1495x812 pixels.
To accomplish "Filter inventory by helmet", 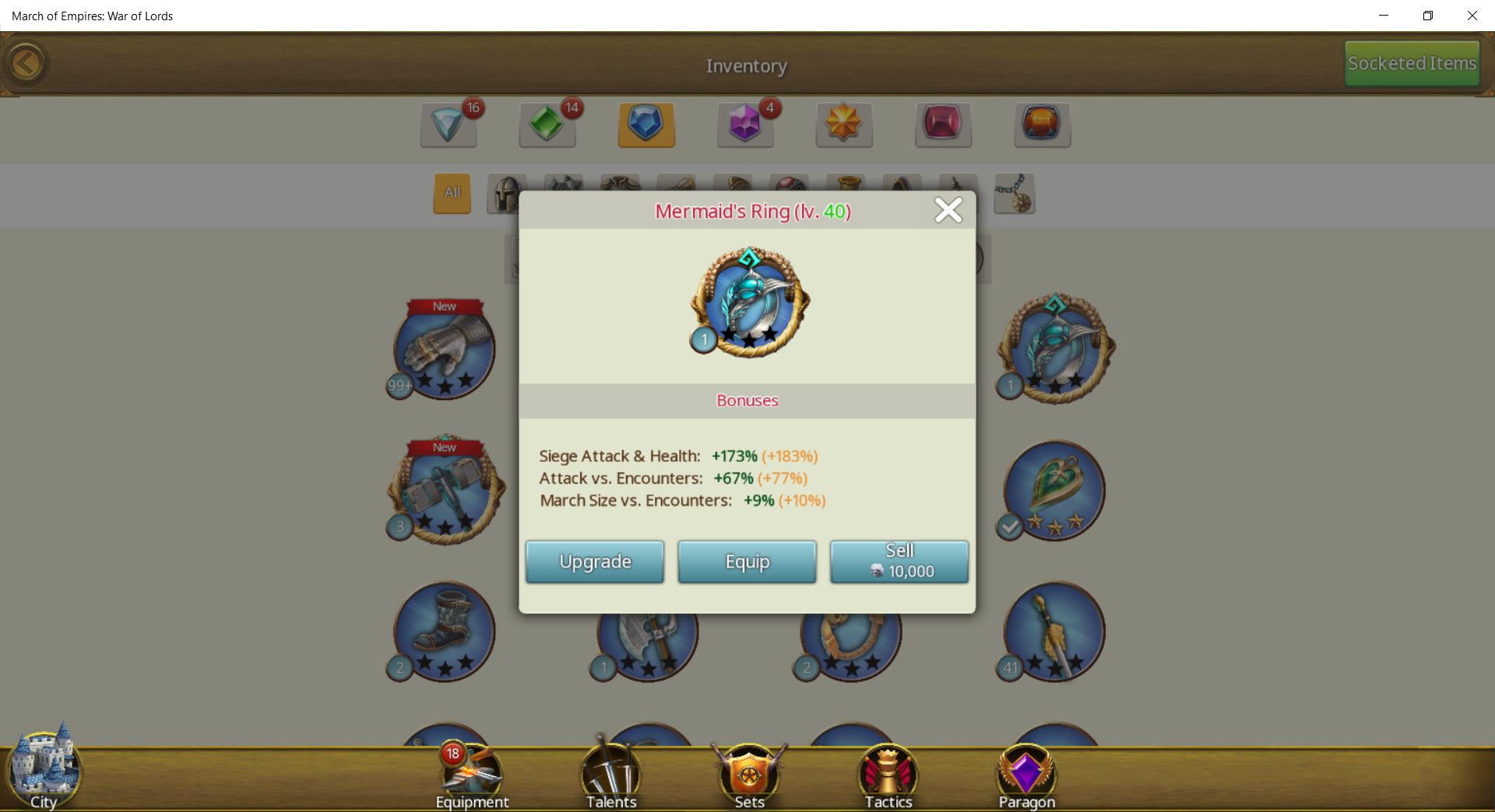I will coord(506,194).
